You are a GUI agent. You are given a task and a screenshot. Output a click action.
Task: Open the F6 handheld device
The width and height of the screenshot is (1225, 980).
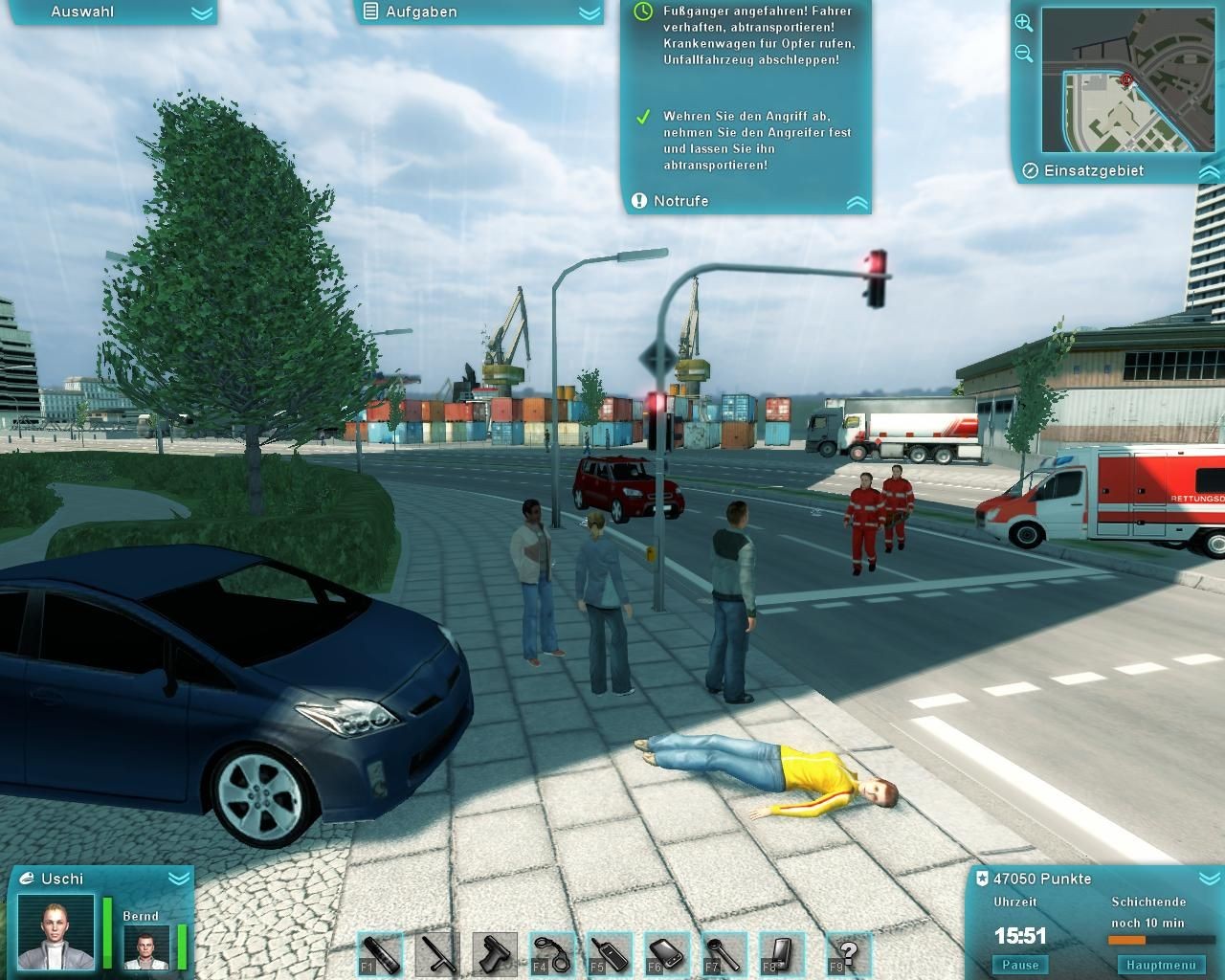click(667, 954)
